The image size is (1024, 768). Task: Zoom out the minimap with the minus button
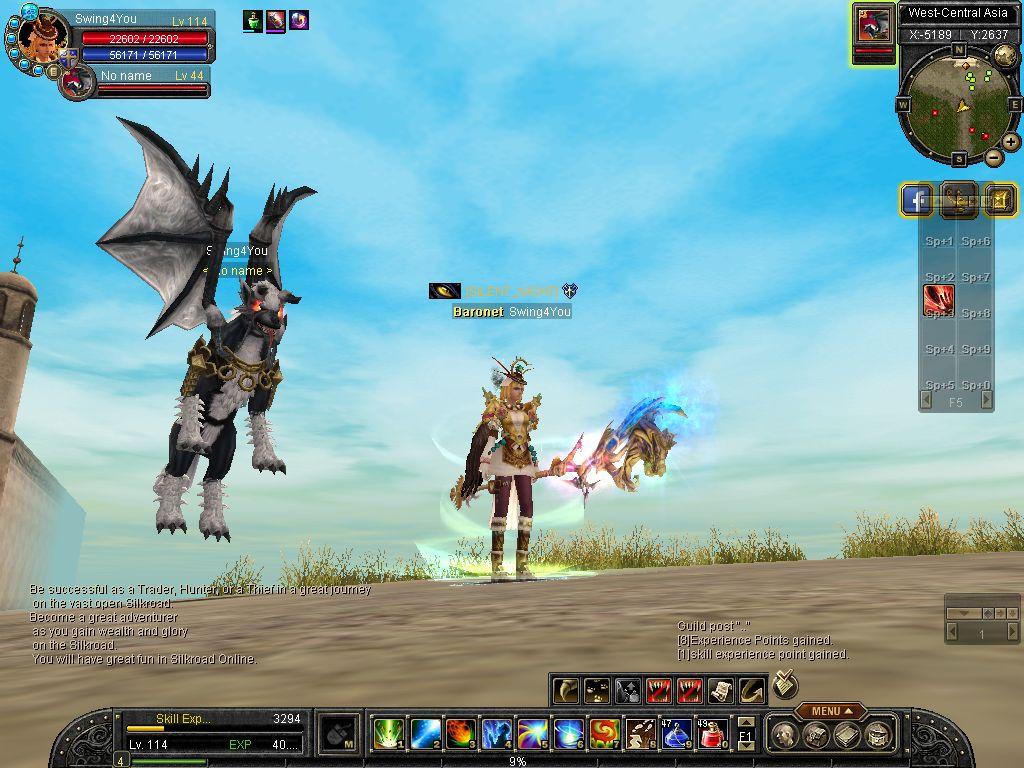[994, 157]
